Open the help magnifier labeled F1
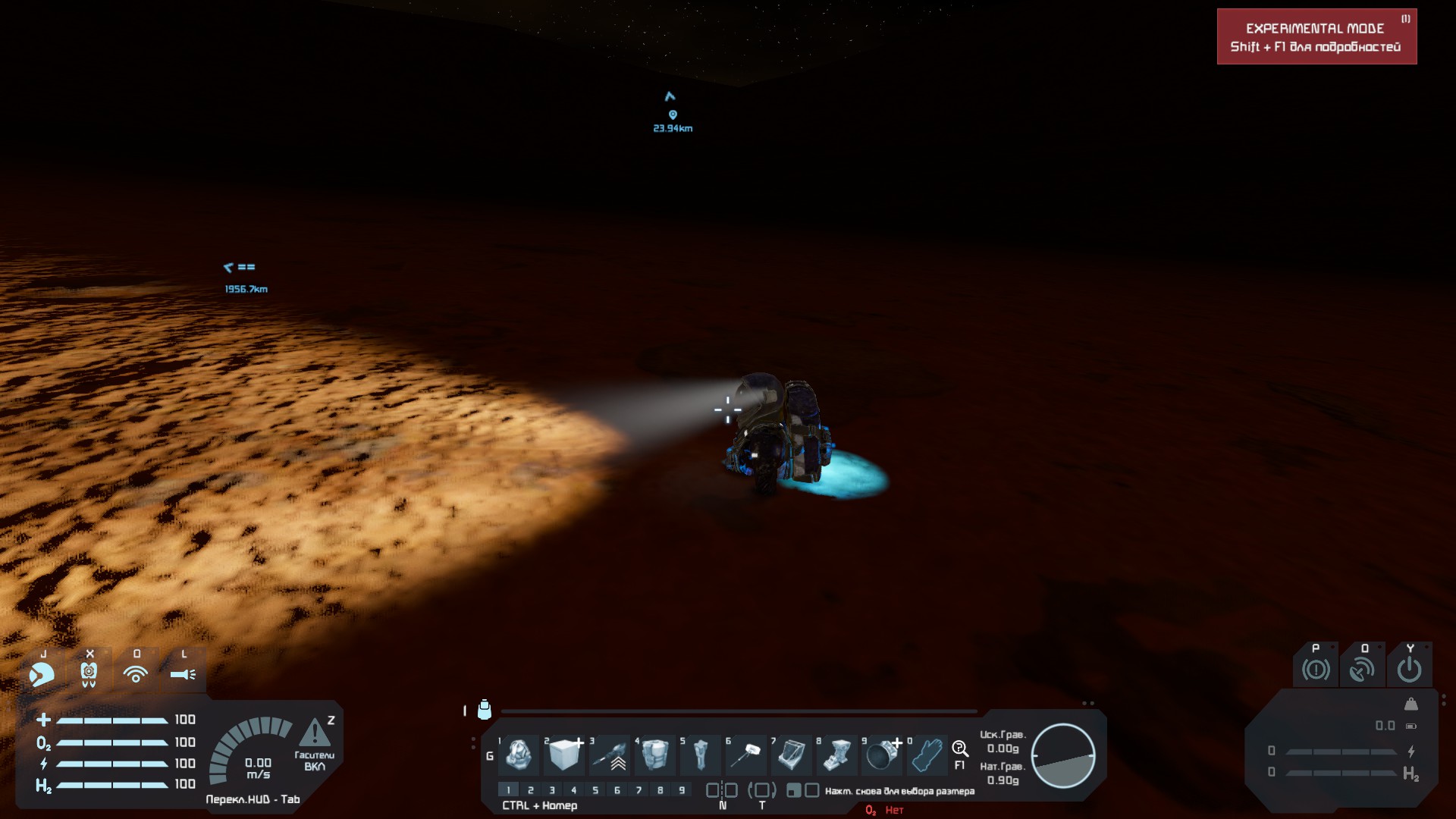 click(960, 749)
